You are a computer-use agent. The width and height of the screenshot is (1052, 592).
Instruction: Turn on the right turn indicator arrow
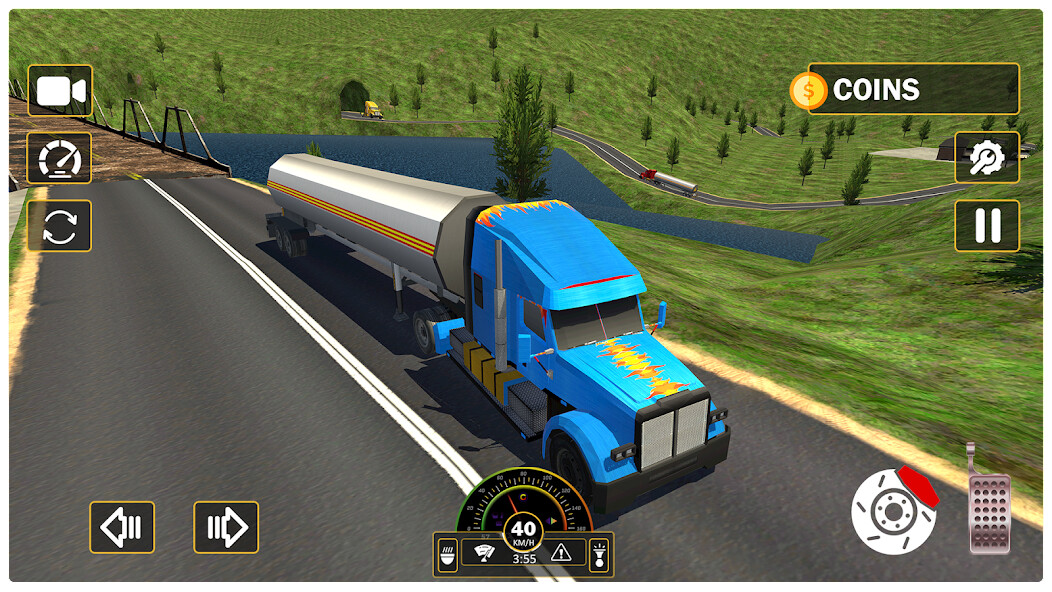(x=226, y=527)
